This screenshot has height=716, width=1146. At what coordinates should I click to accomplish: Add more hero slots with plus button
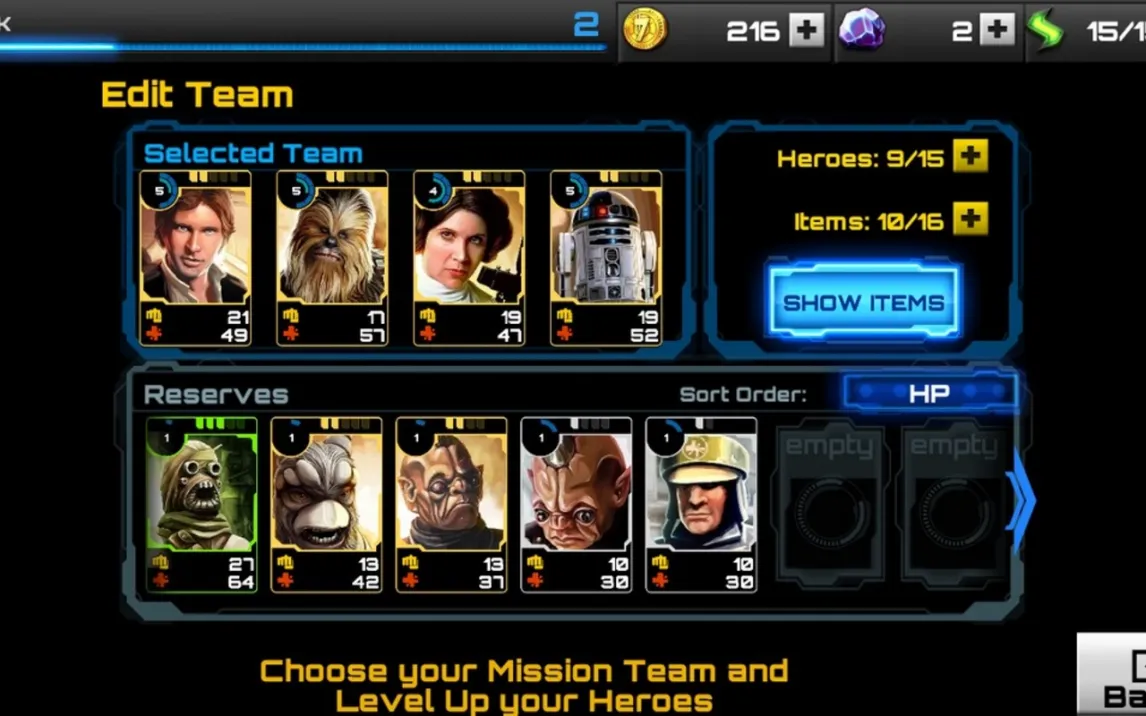pyautogui.click(x=970, y=157)
